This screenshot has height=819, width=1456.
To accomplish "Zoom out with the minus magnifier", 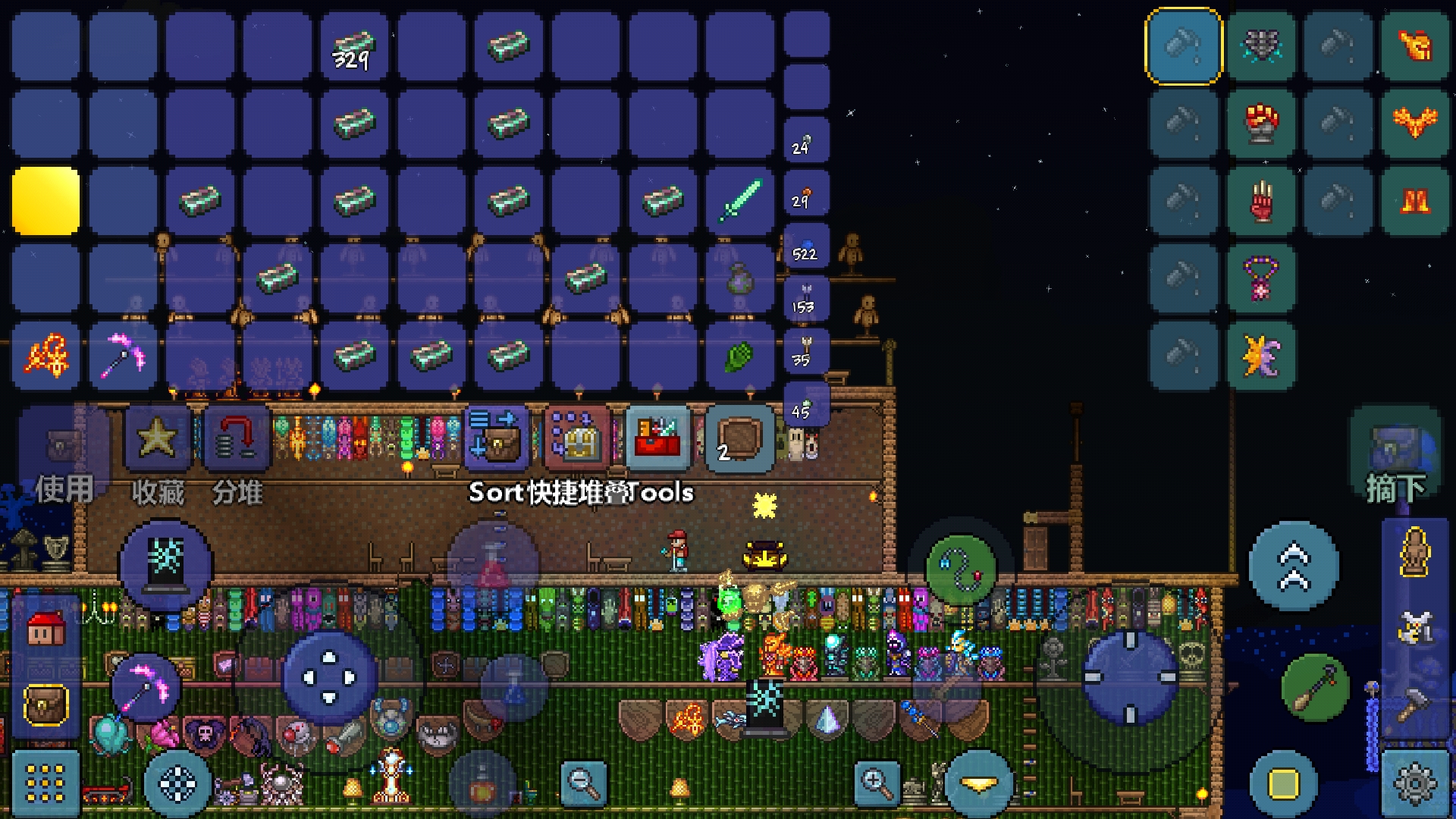I will [x=583, y=783].
